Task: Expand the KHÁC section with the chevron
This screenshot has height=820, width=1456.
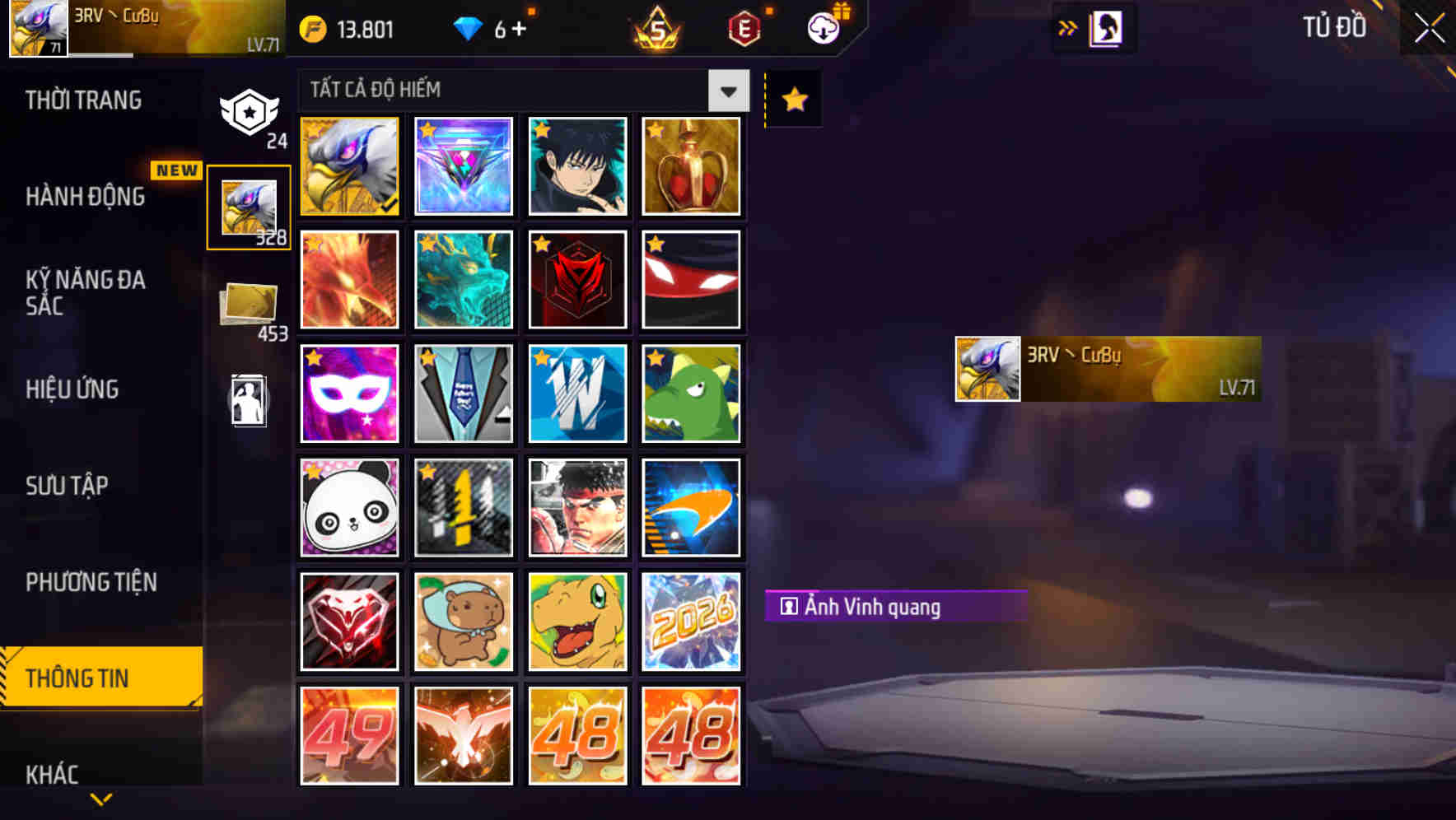Action: tap(100, 797)
